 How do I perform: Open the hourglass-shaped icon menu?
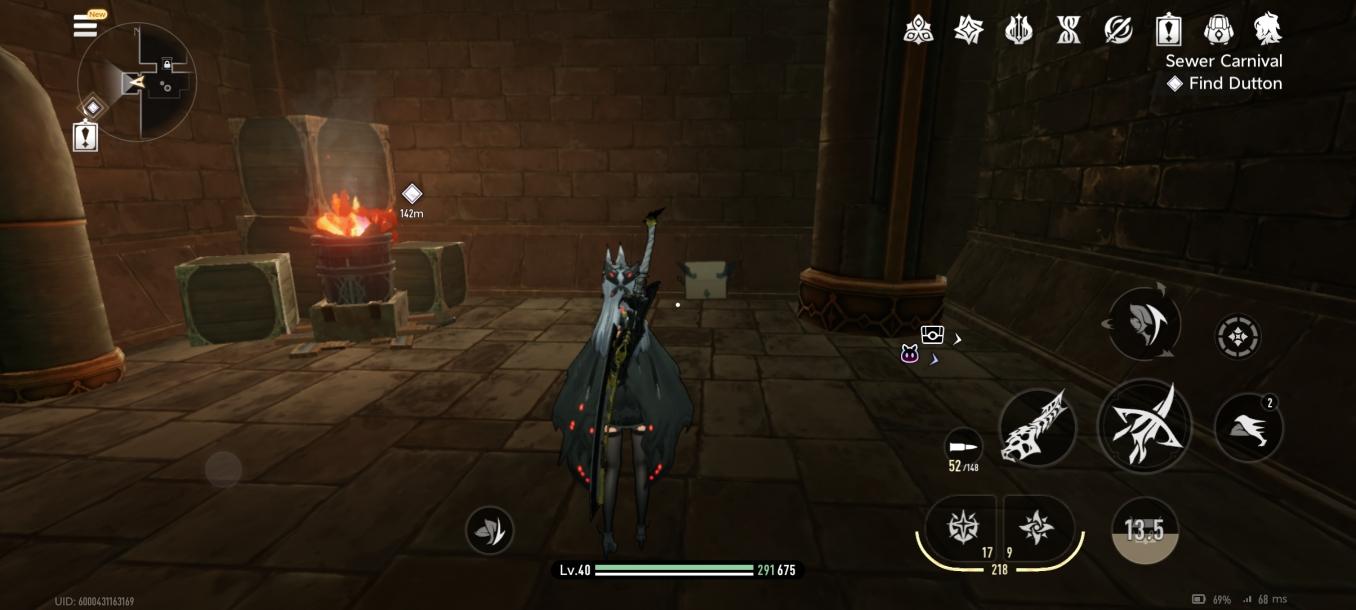(x=1068, y=30)
